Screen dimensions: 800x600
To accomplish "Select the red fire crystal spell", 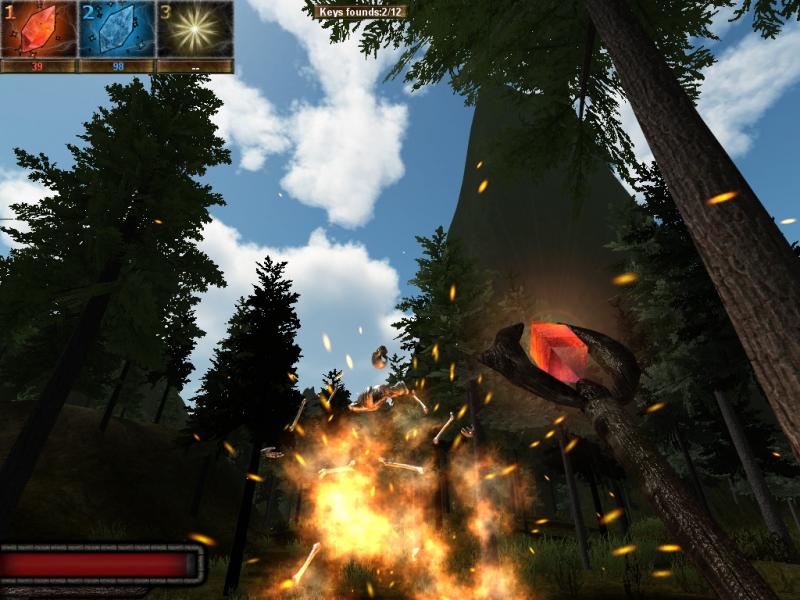I will coord(39,29).
